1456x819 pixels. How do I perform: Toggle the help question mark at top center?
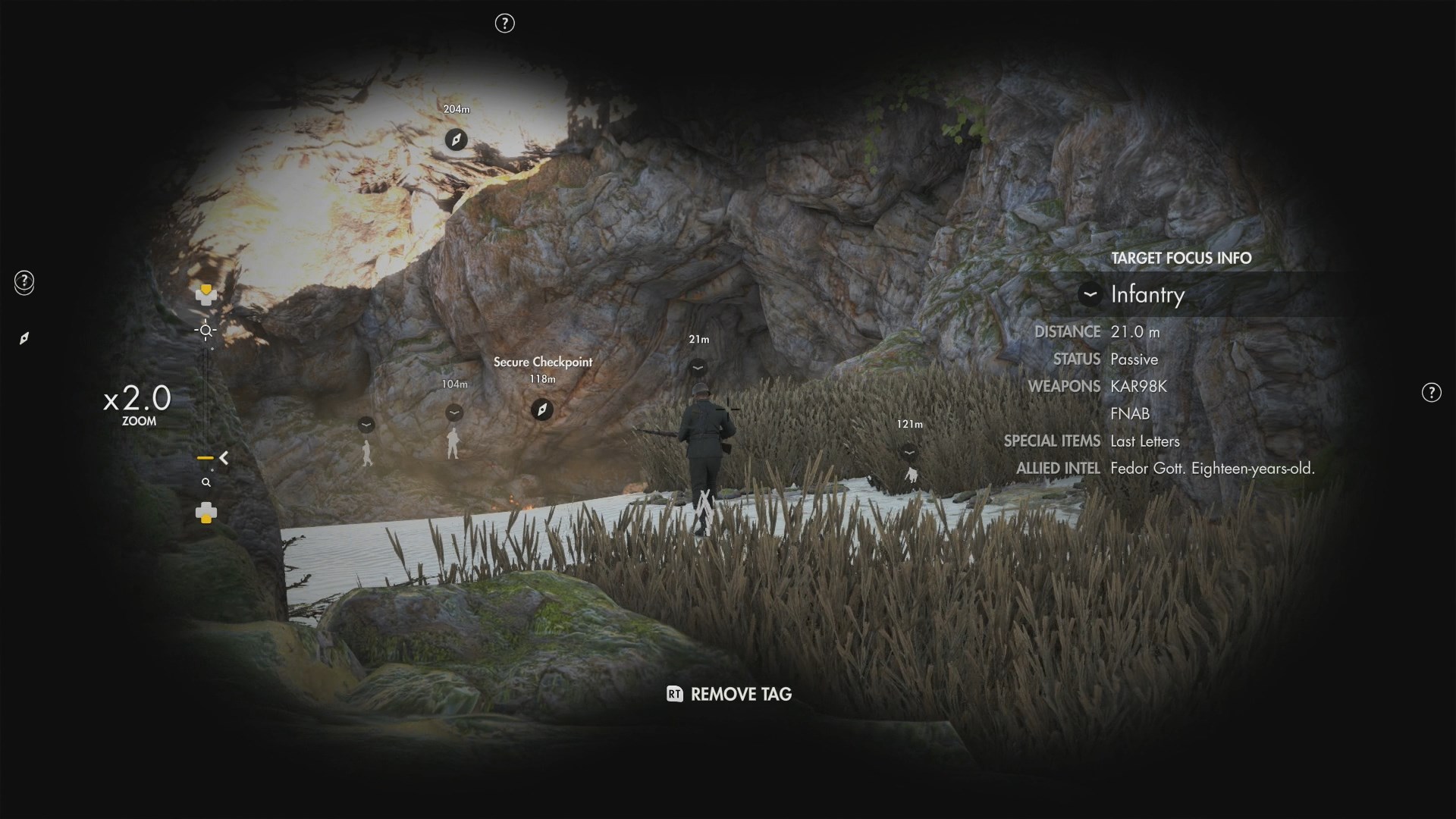tap(504, 24)
